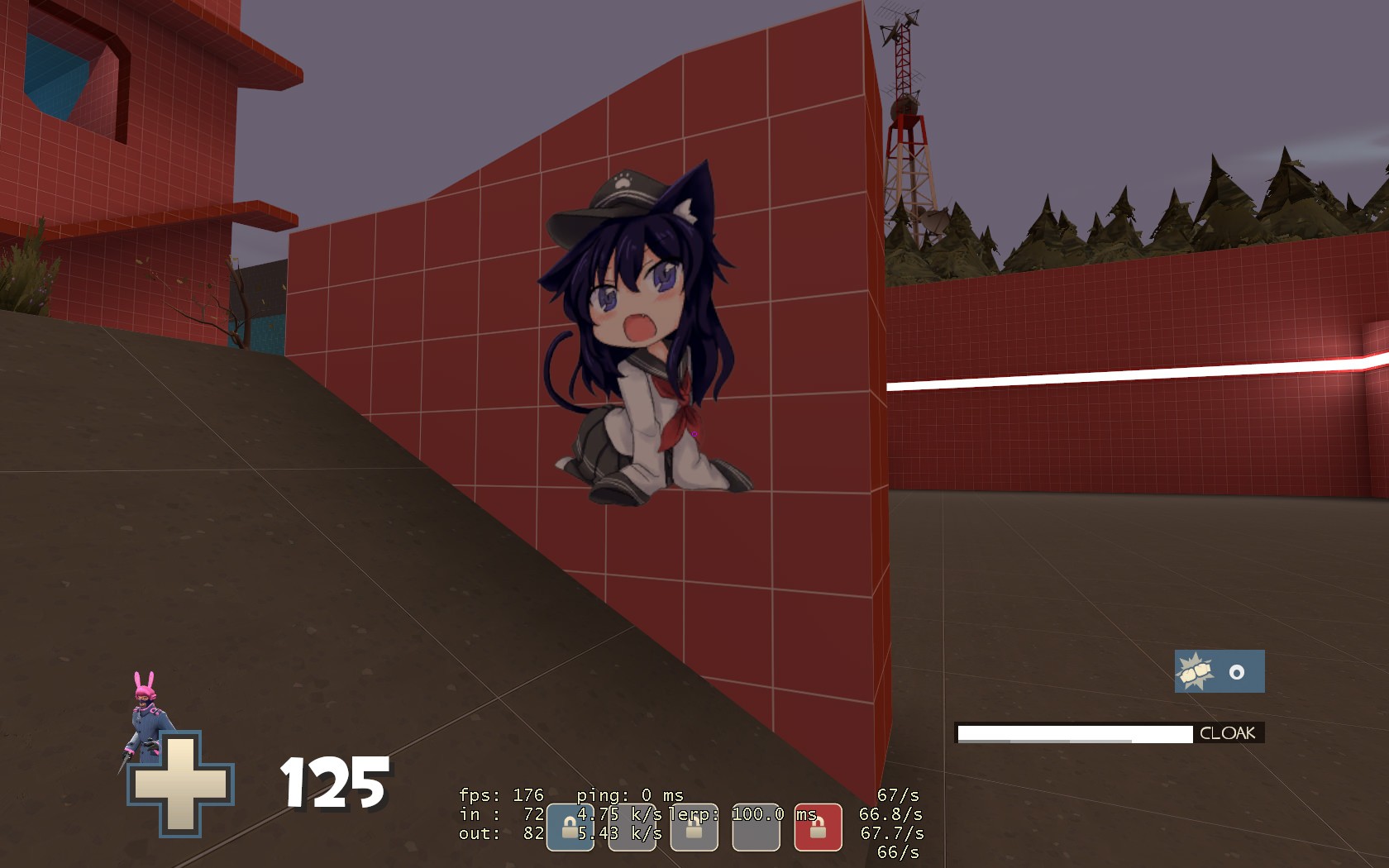Toggle the padlock next to the lerp readout

694,827
